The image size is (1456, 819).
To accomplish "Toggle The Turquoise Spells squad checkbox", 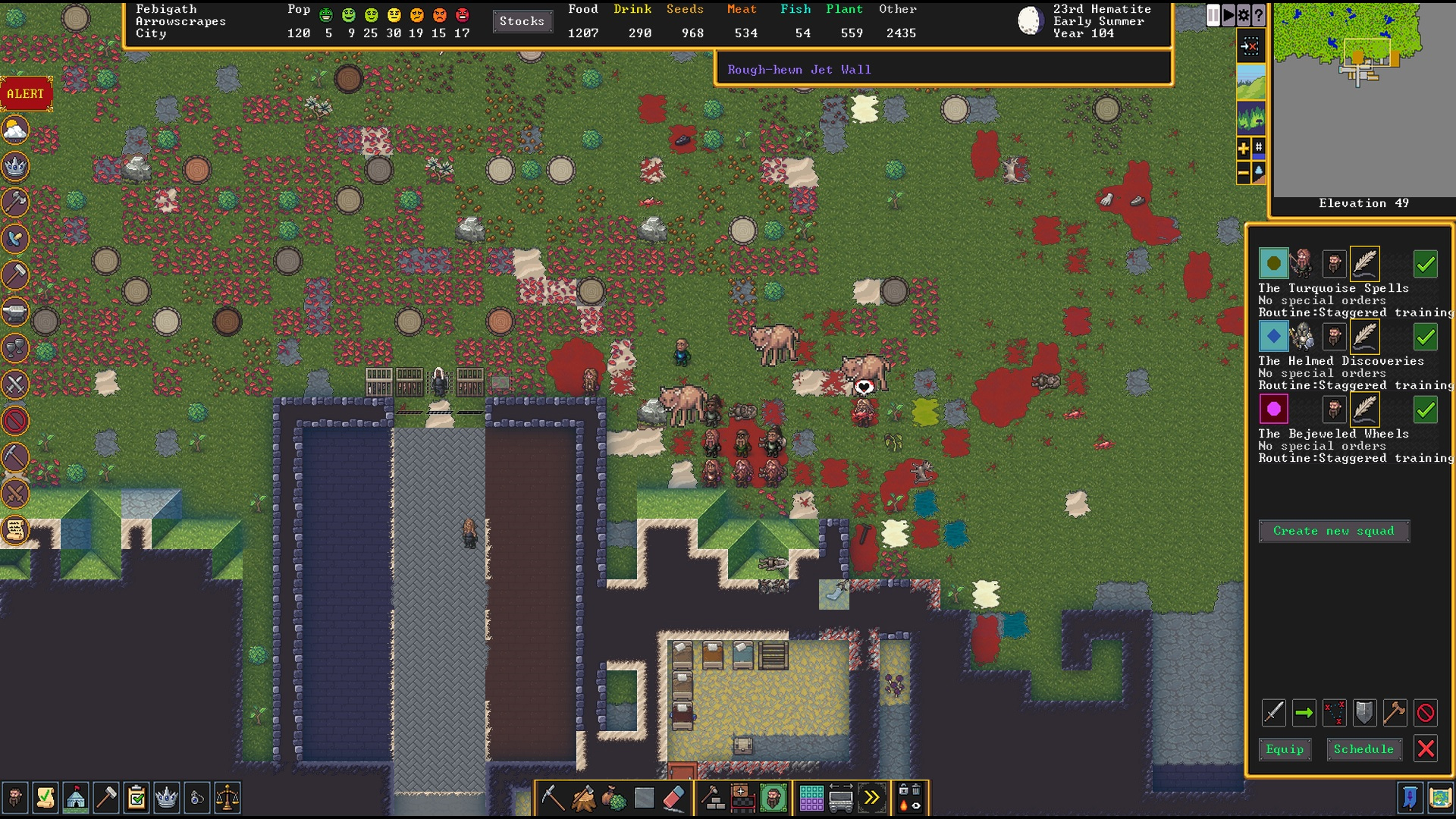I will tap(1425, 264).
